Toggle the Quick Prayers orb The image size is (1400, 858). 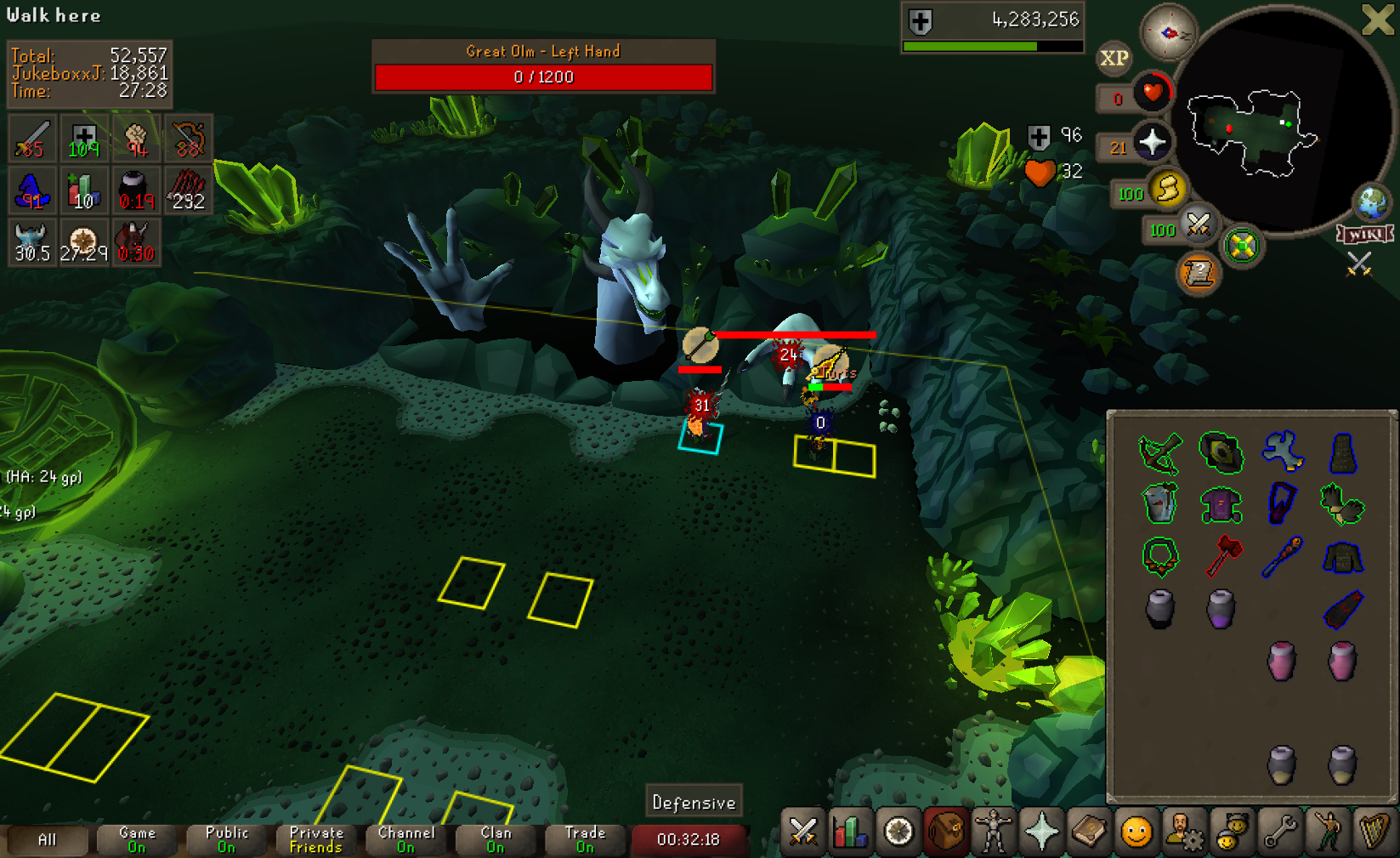point(1152,142)
